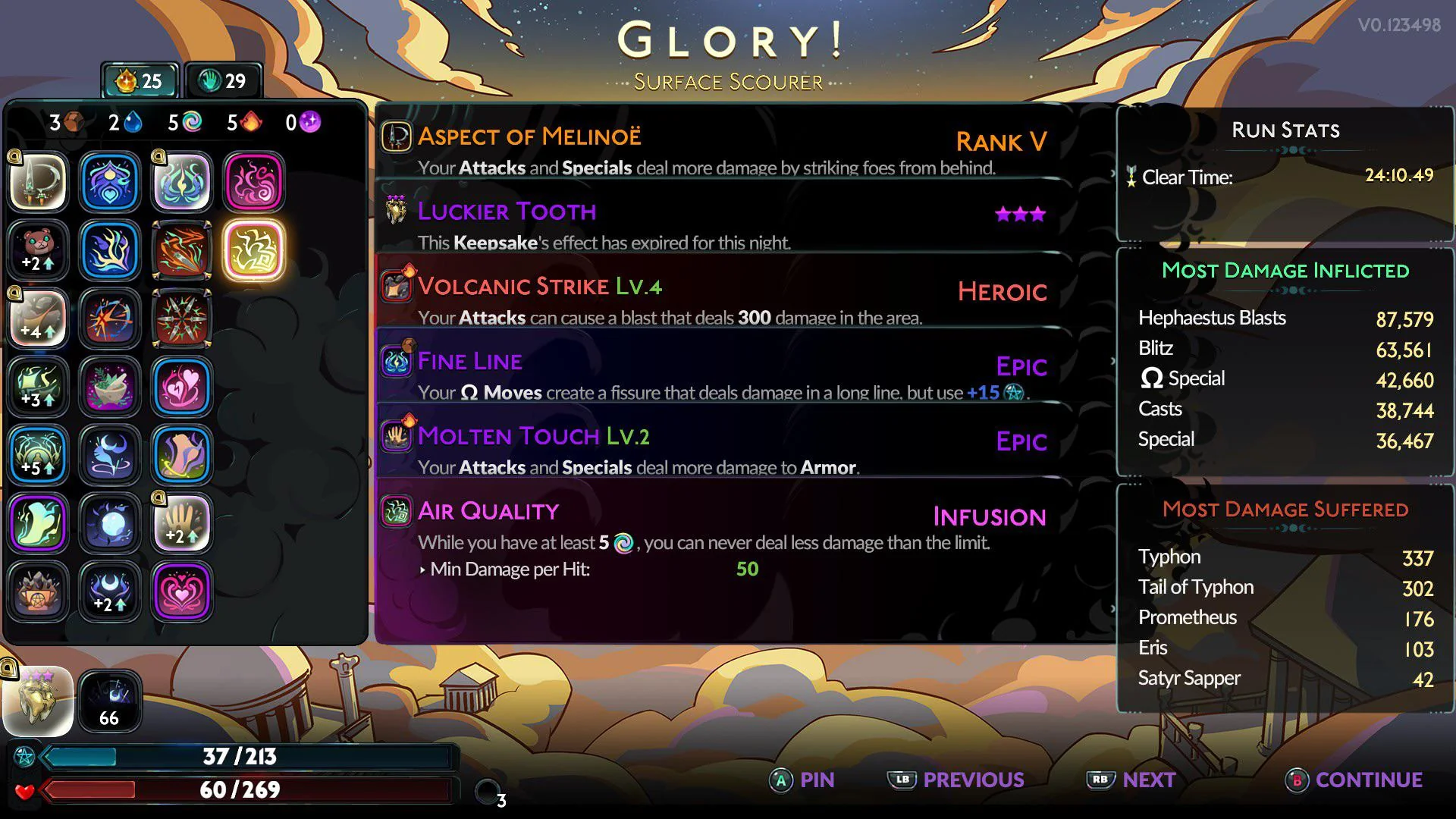The height and width of the screenshot is (819, 1456).
Task: Click the Molten Touch hand icon
Action: 394,436
